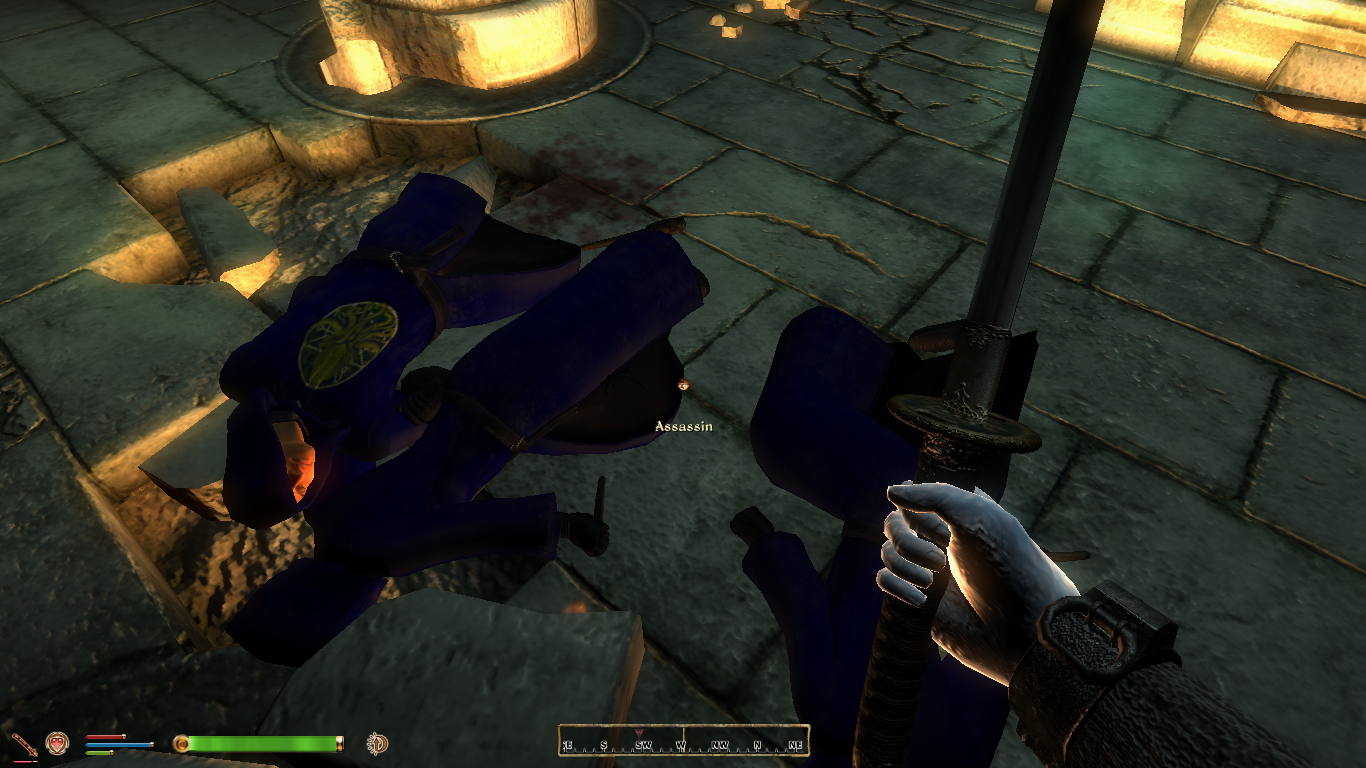Click the compass direction strip
Viewport: 1366px width, 768px height.
683,742
